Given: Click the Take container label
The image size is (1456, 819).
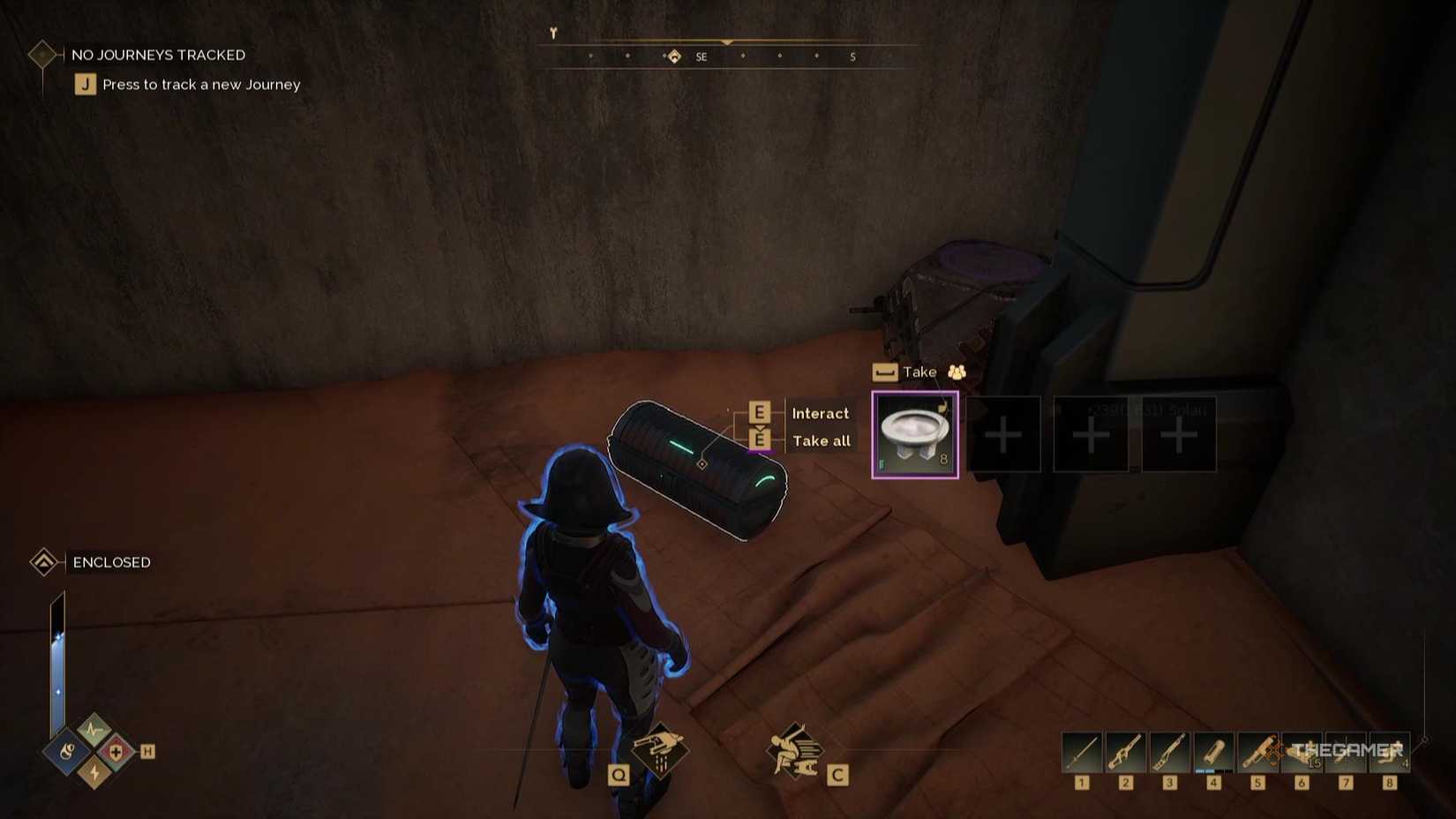Looking at the screenshot, I should tap(918, 372).
